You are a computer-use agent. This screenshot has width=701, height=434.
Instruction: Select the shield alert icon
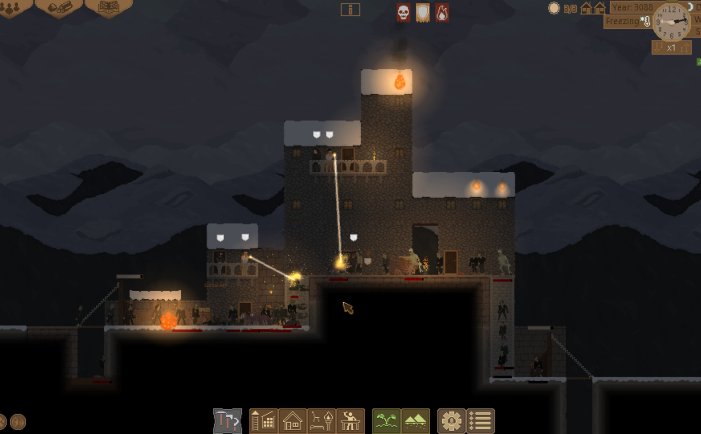(x=423, y=12)
